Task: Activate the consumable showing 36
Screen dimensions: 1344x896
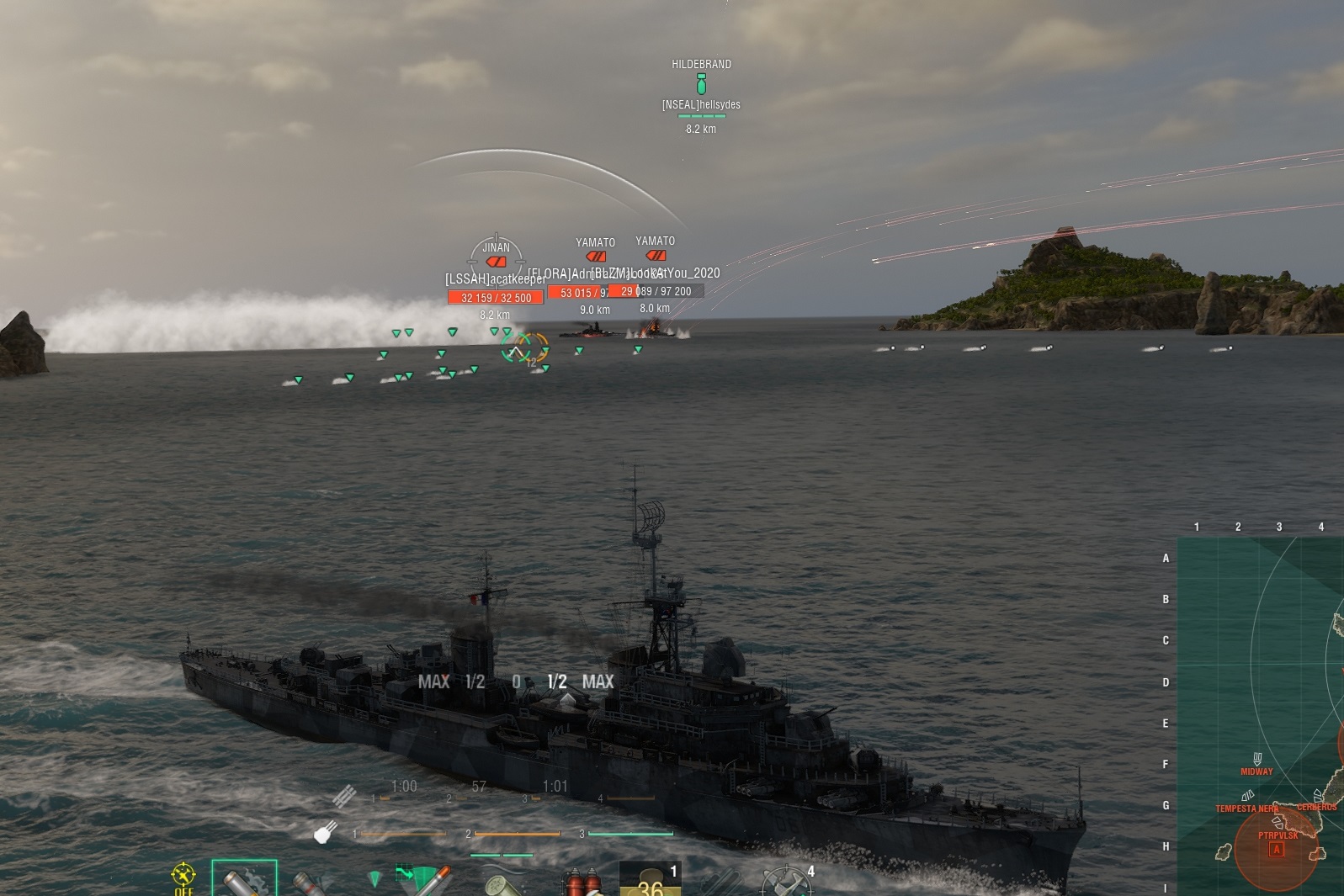Action: pos(649,880)
